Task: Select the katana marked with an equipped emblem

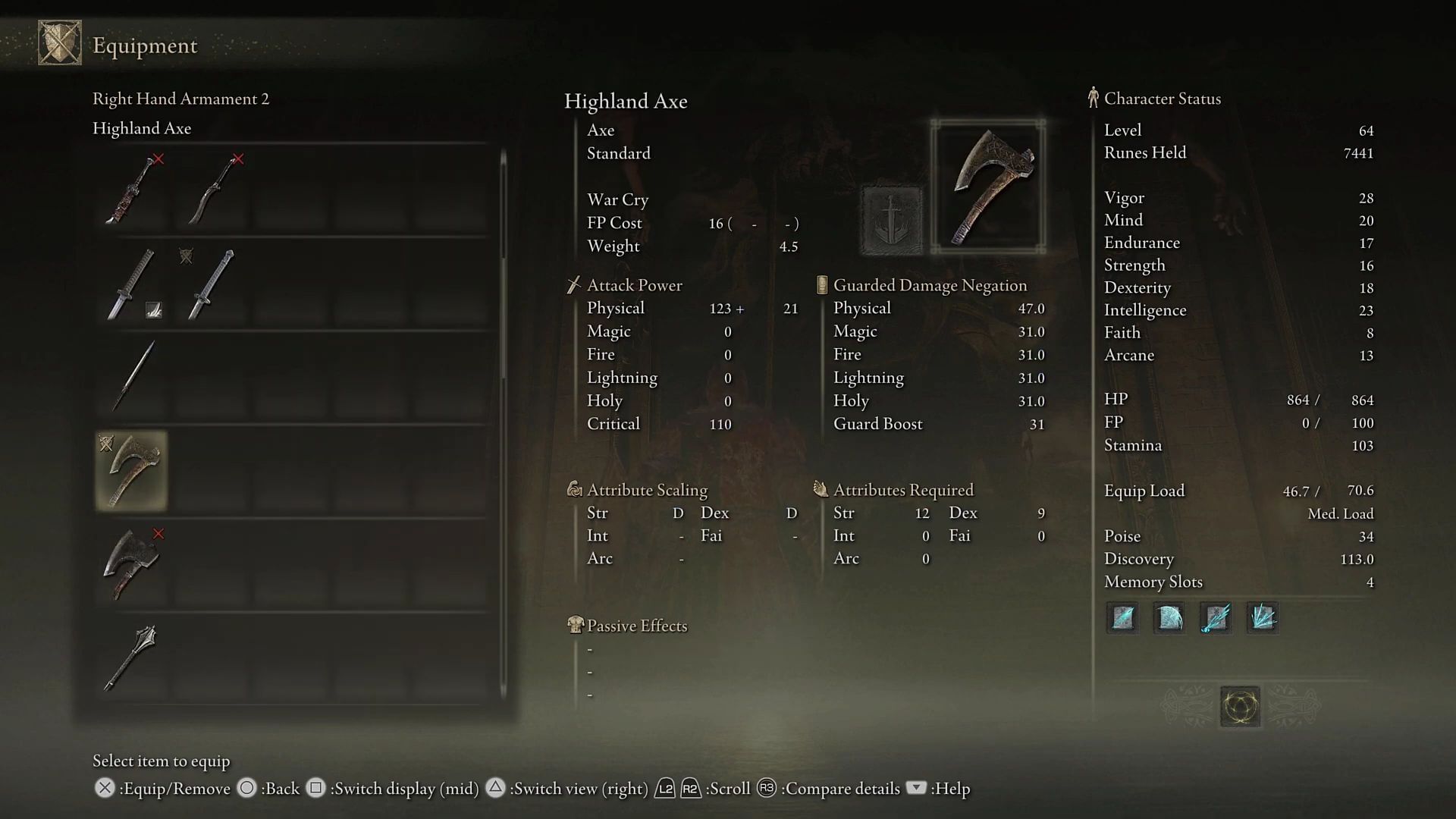Action: click(x=213, y=284)
